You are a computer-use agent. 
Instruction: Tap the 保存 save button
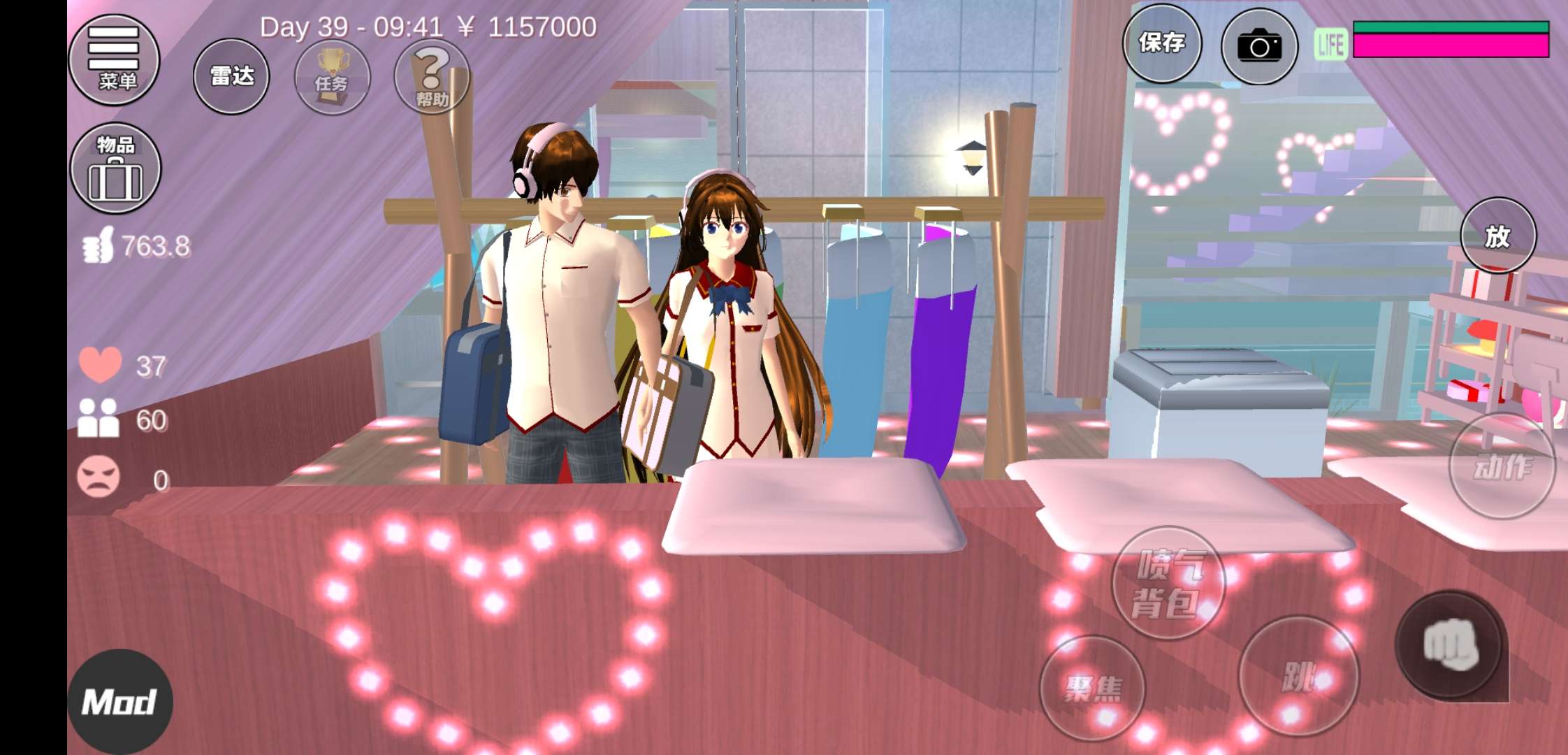(x=1162, y=43)
